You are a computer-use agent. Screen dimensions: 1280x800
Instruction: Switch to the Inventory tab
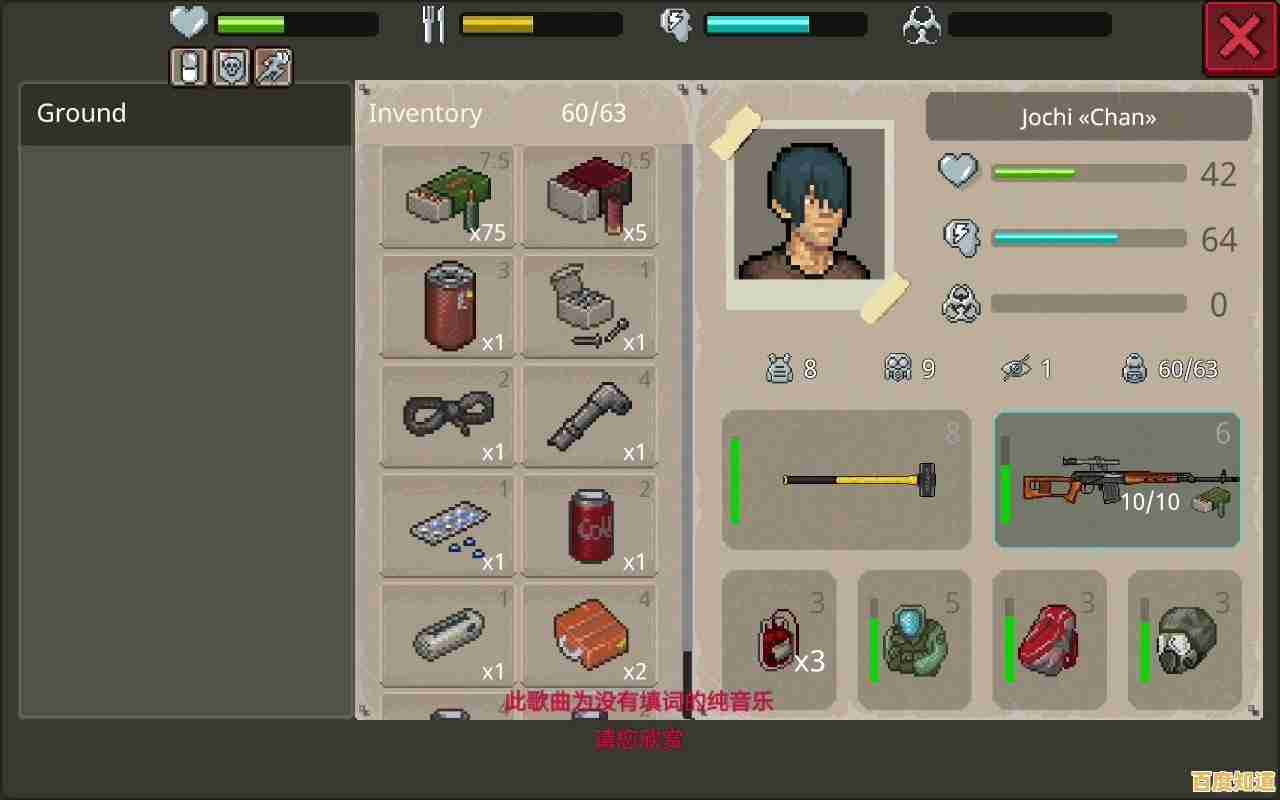[x=425, y=113]
